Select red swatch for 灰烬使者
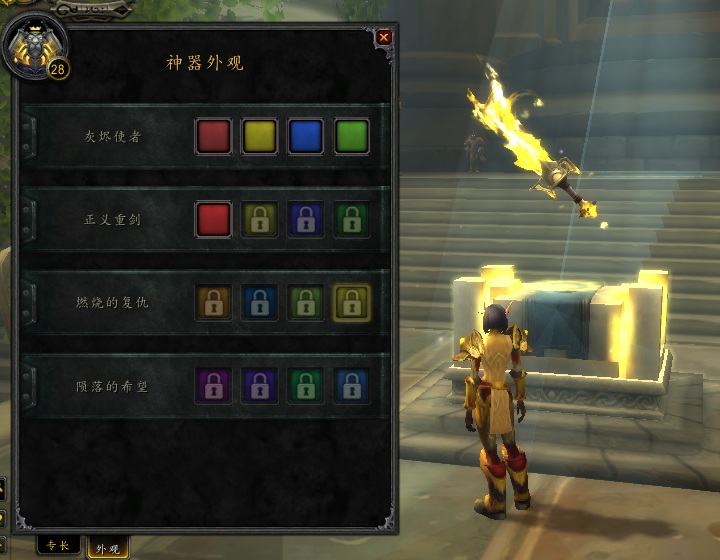This screenshot has width=720, height=560. pyautogui.click(x=214, y=136)
